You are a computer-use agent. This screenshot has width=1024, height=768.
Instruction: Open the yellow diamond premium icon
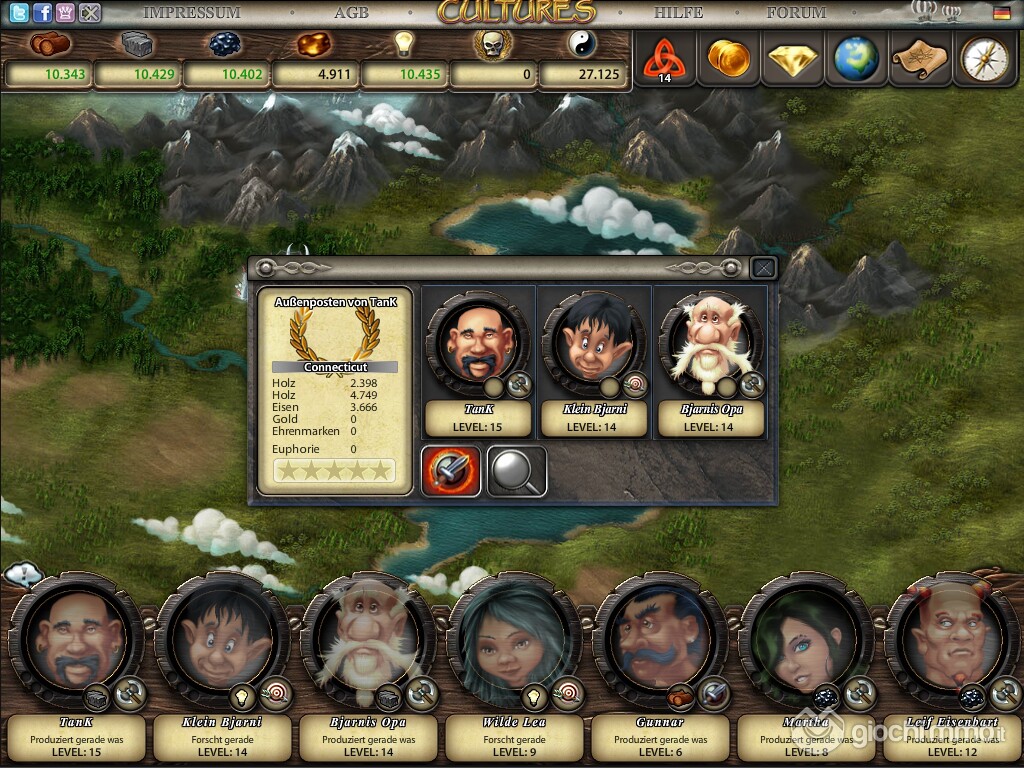coord(793,58)
